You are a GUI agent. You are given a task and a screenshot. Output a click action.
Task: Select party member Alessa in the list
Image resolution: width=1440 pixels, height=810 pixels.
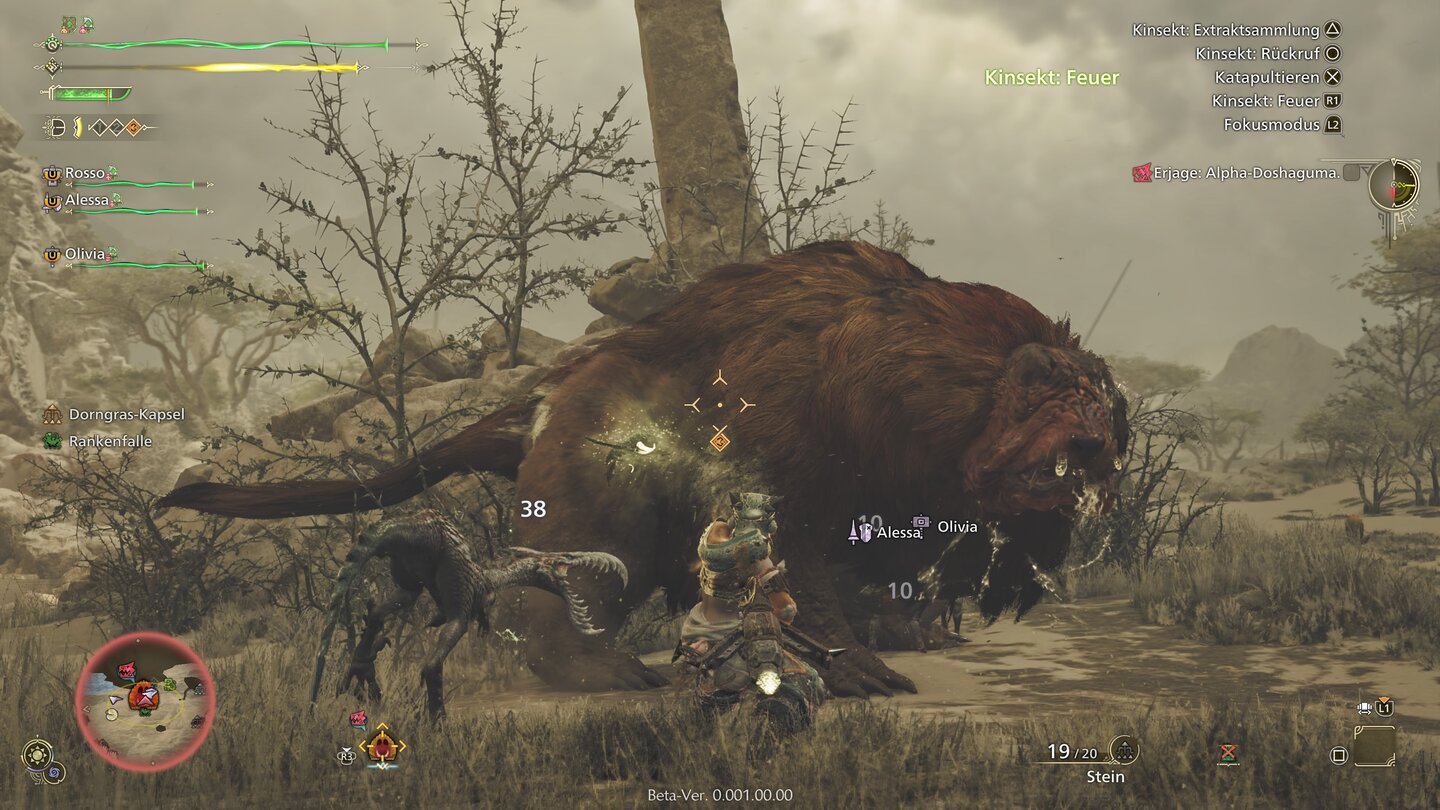pos(87,200)
